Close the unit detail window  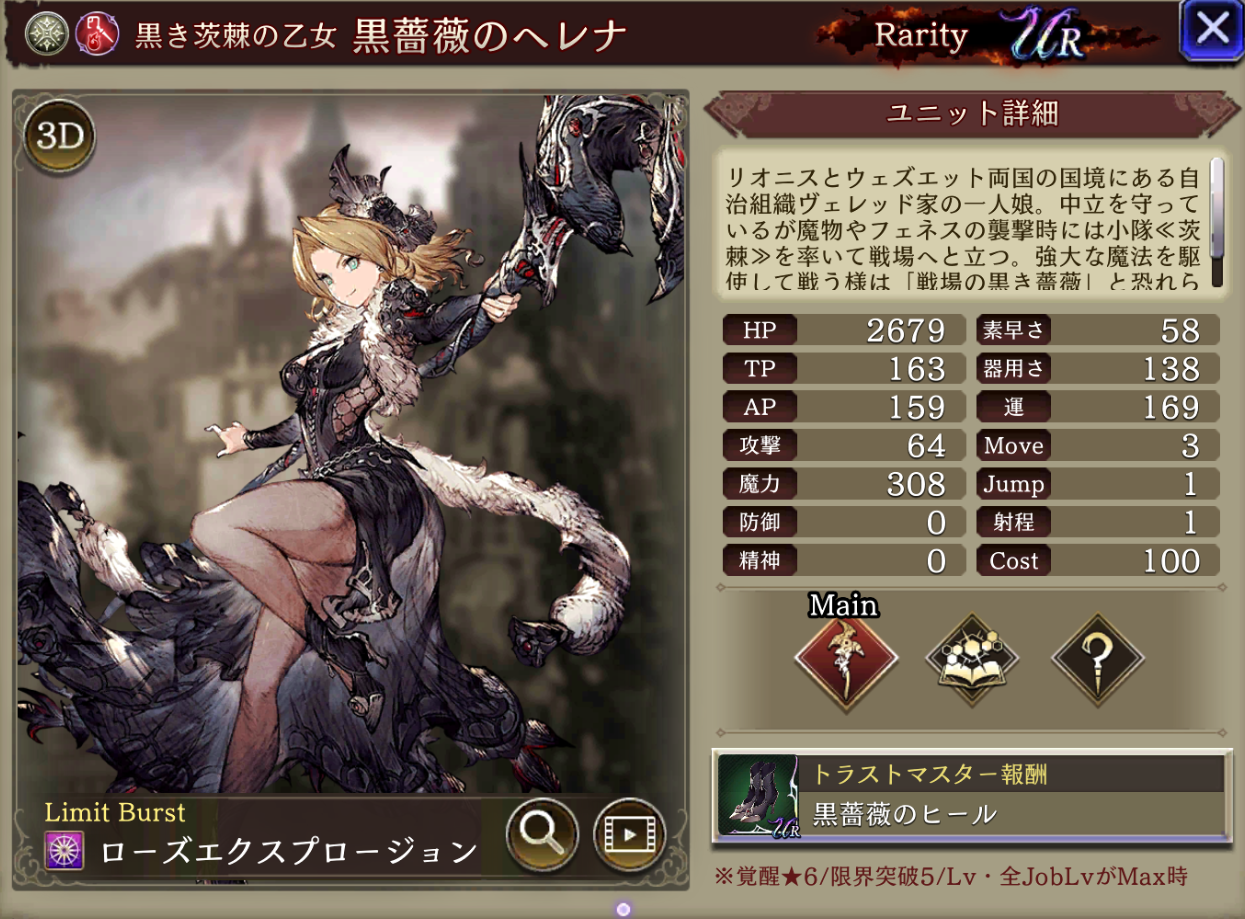pos(1211,31)
